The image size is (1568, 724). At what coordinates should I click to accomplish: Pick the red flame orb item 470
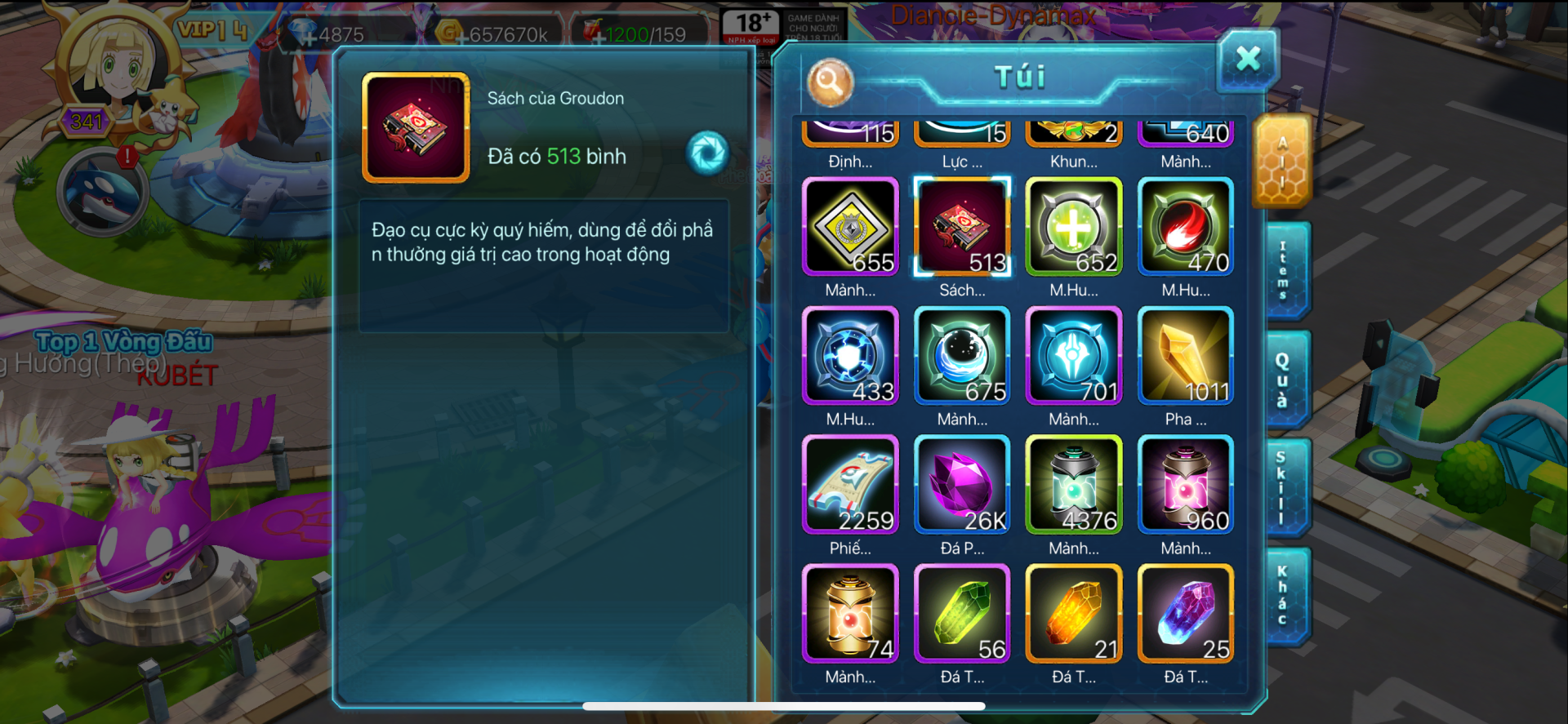[x=1186, y=227]
